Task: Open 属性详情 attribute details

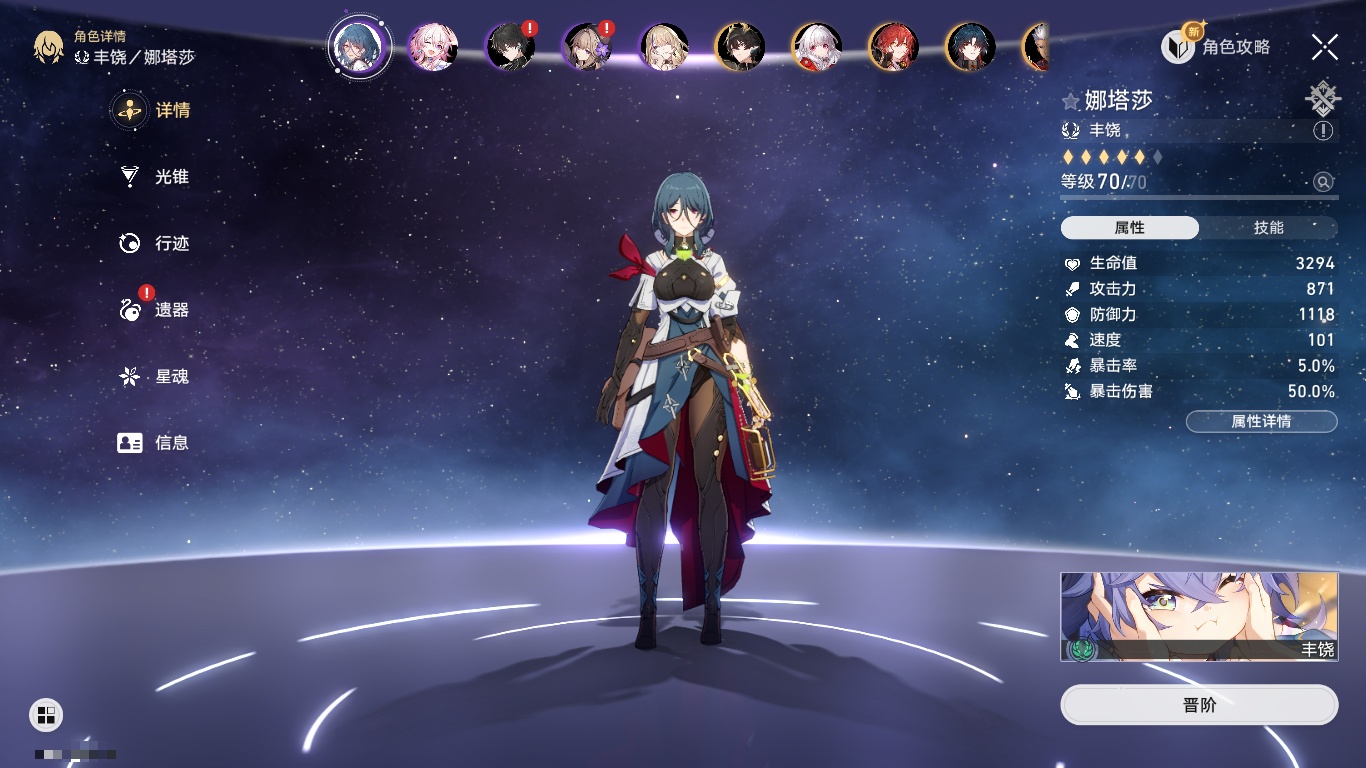Action: pos(1261,421)
